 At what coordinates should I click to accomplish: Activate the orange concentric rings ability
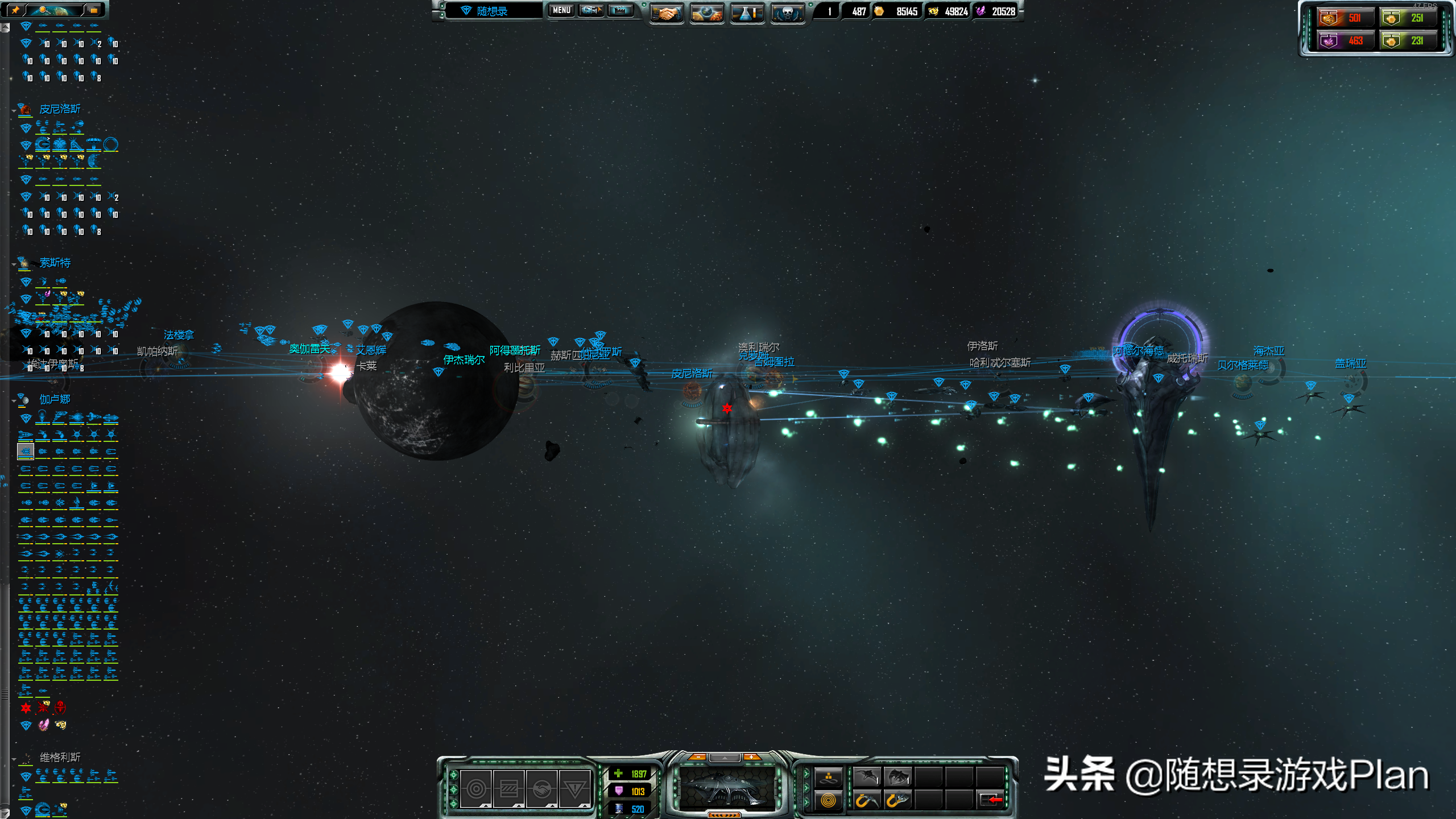point(828,800)
